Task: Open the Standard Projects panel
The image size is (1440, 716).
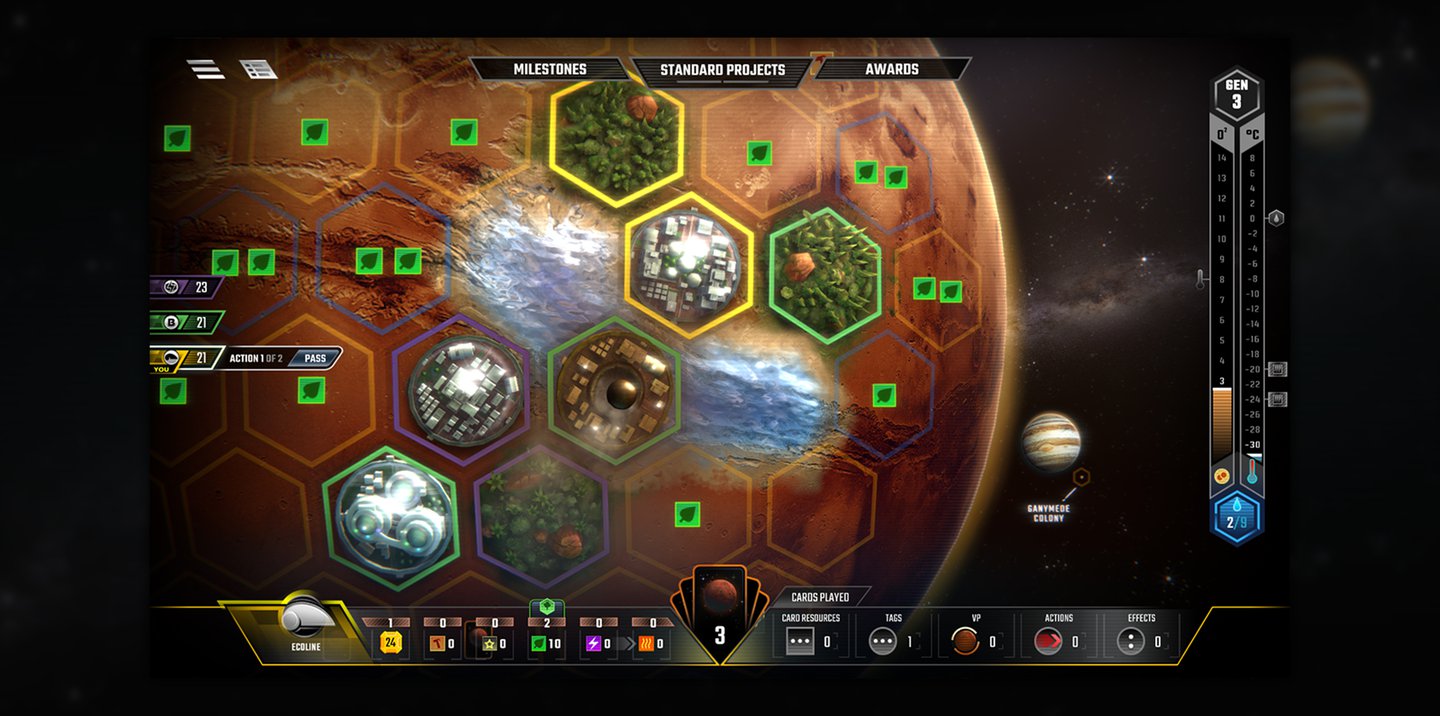Action: point(722,70)
